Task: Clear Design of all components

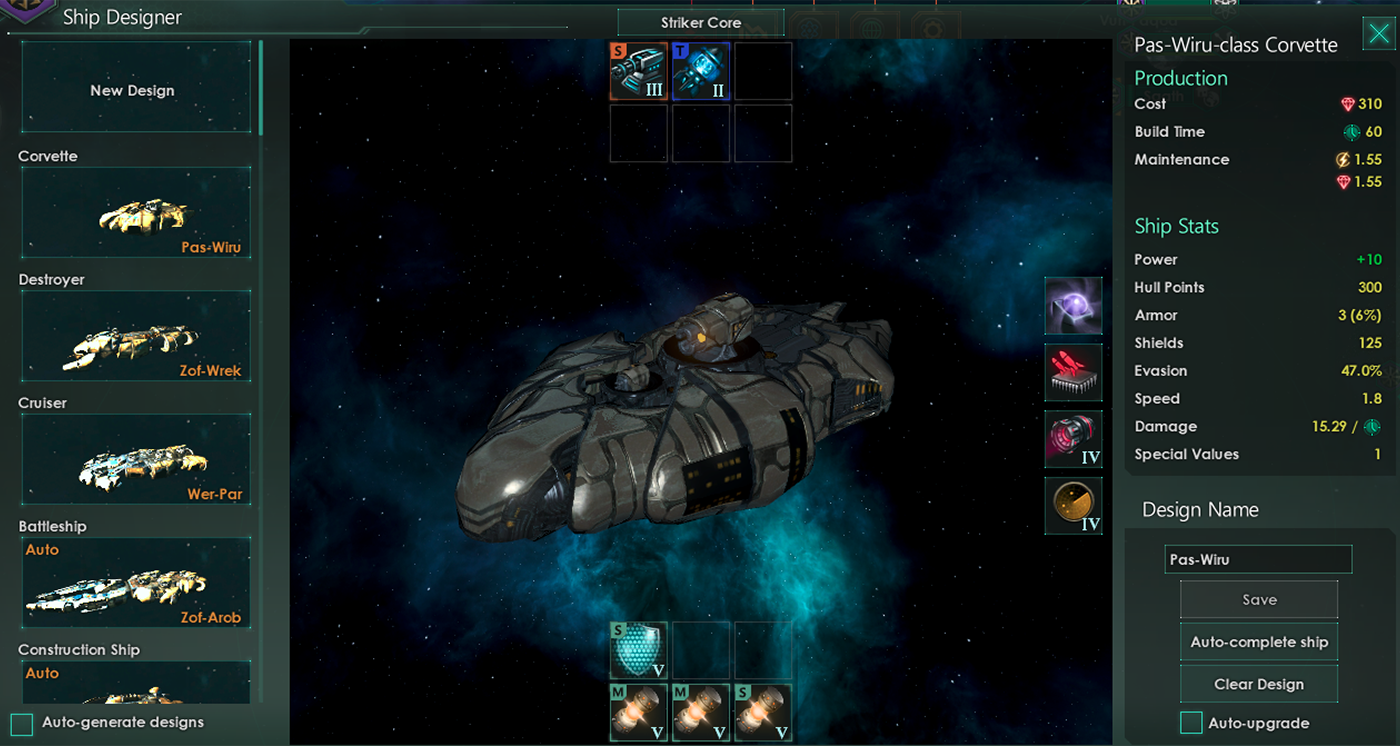Action: coord(1258,684)
